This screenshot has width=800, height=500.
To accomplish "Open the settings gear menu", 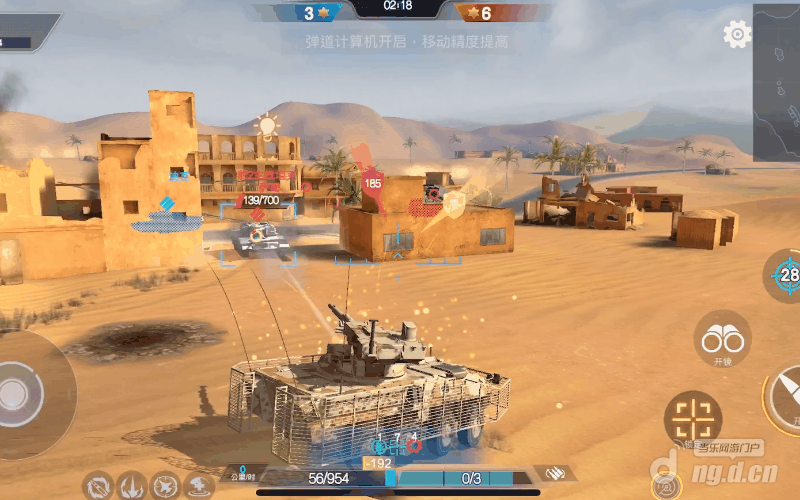I will [737, 34].
